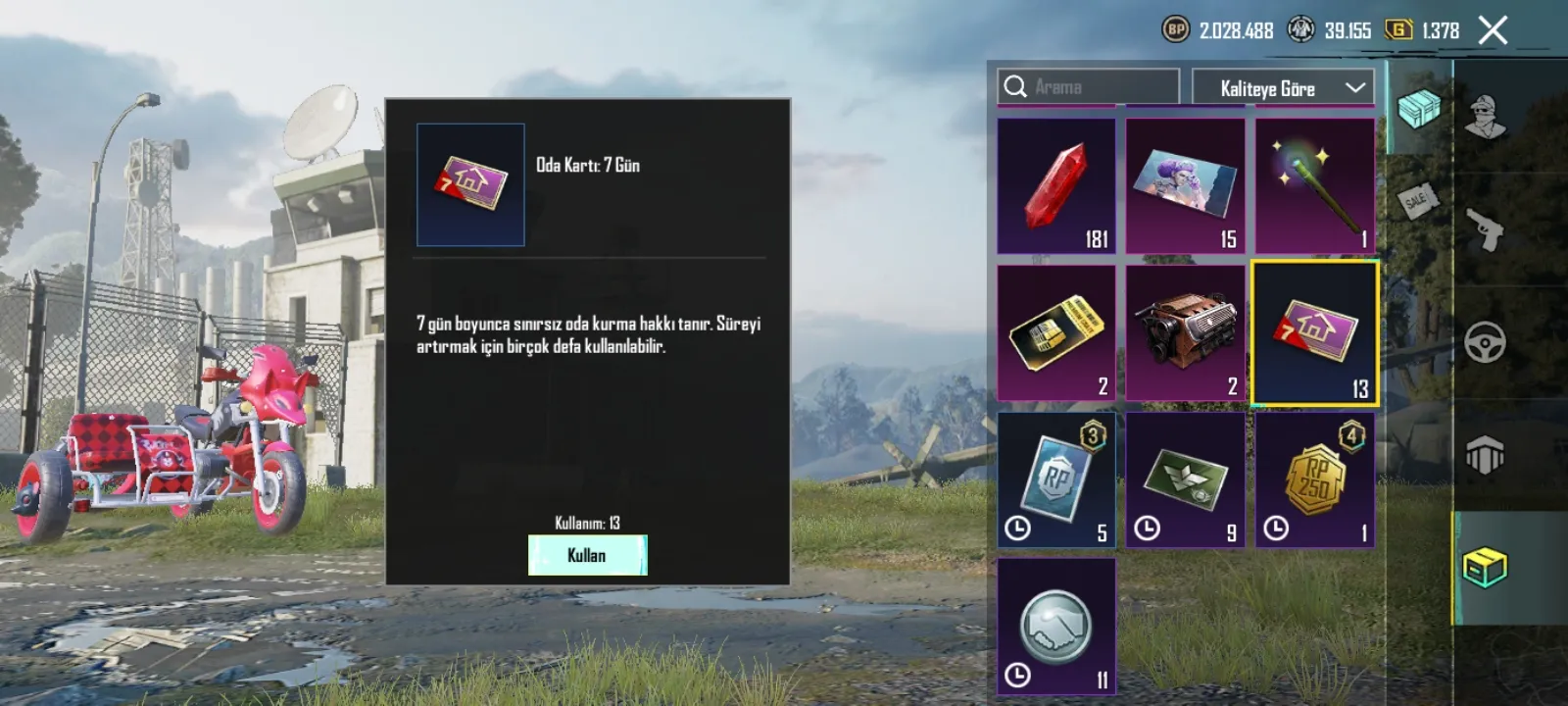
Task: Select the 7-day room card slot
Action: (x=1314, y=333)
